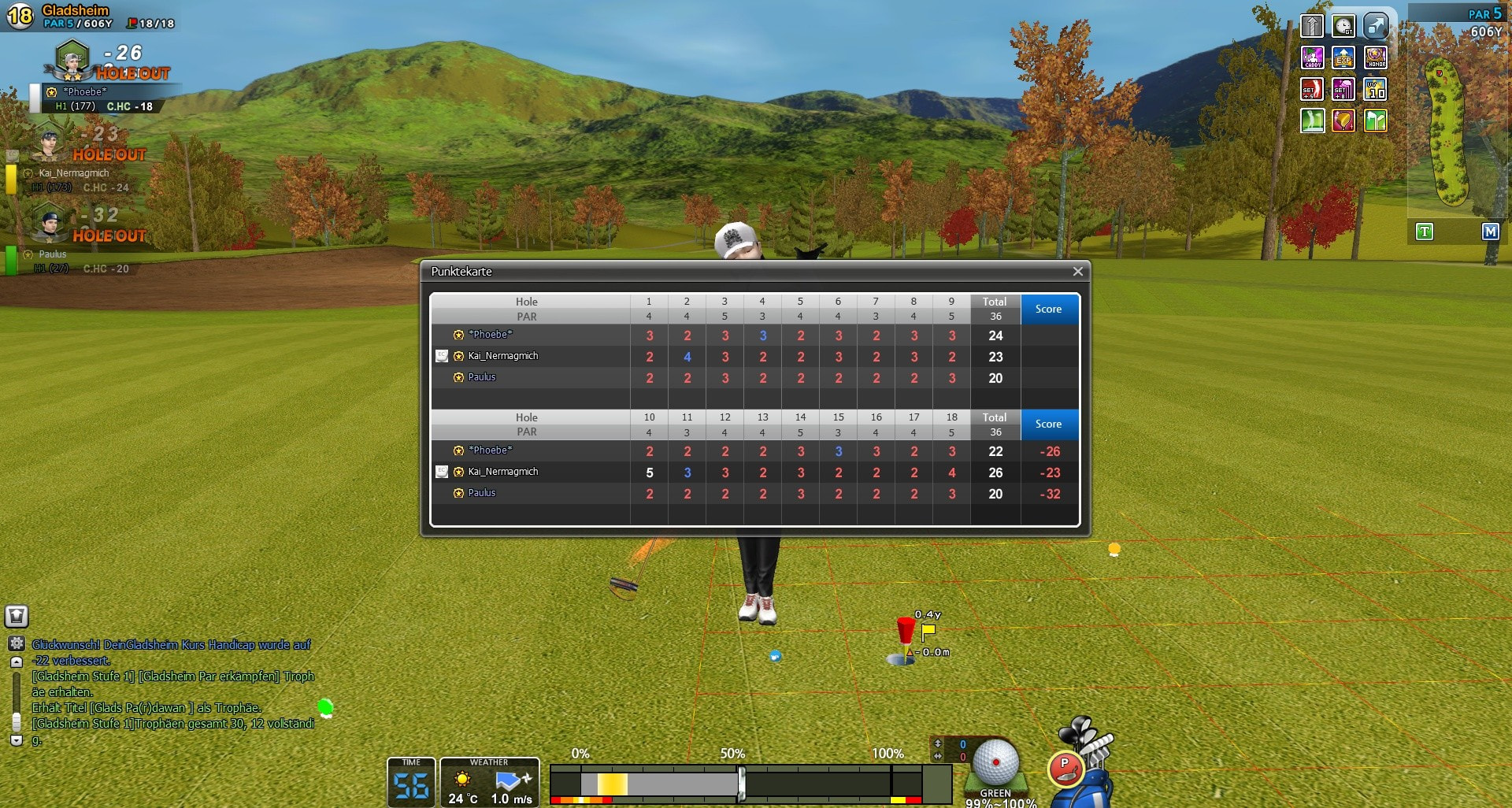Click the green T button under minimap
Viewport: 1512px width, 808px height.
pyautogui.click(x=1424, y=232)
